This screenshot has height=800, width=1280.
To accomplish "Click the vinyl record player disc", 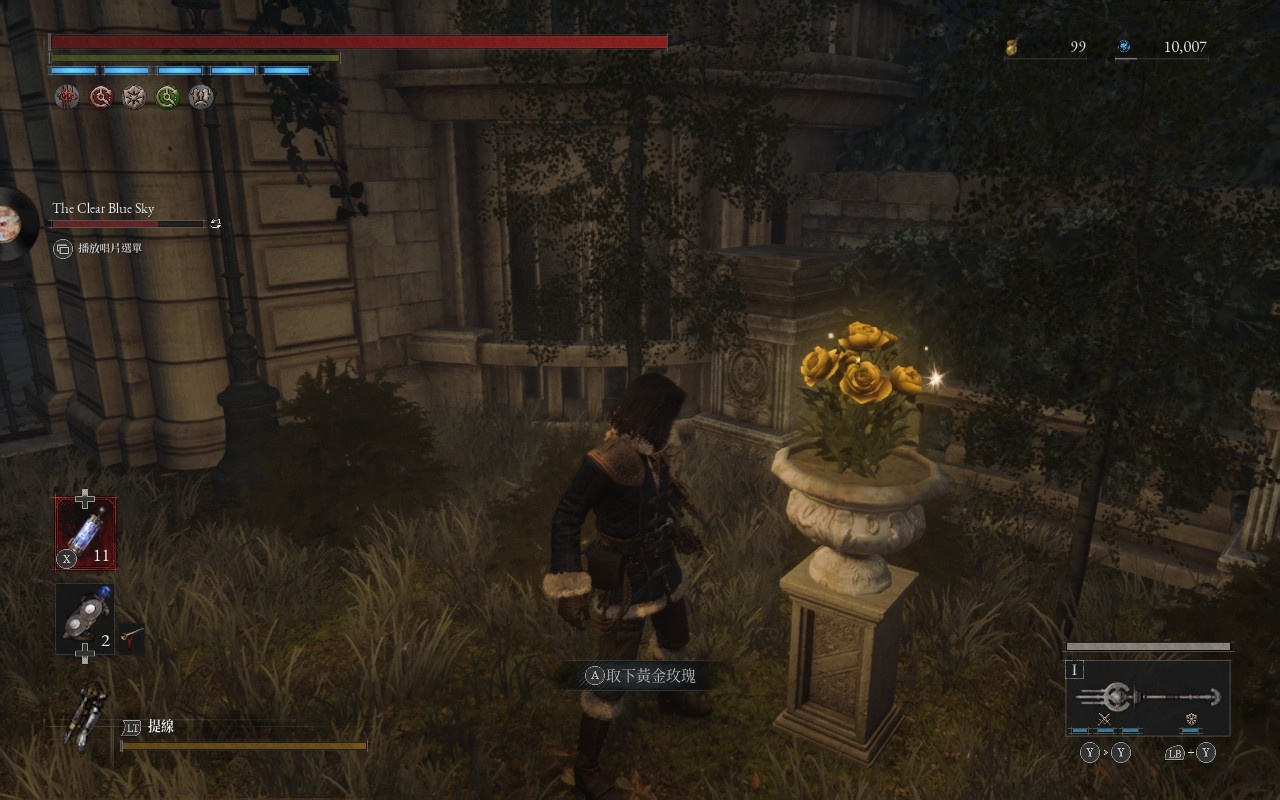I will [14, 222].
